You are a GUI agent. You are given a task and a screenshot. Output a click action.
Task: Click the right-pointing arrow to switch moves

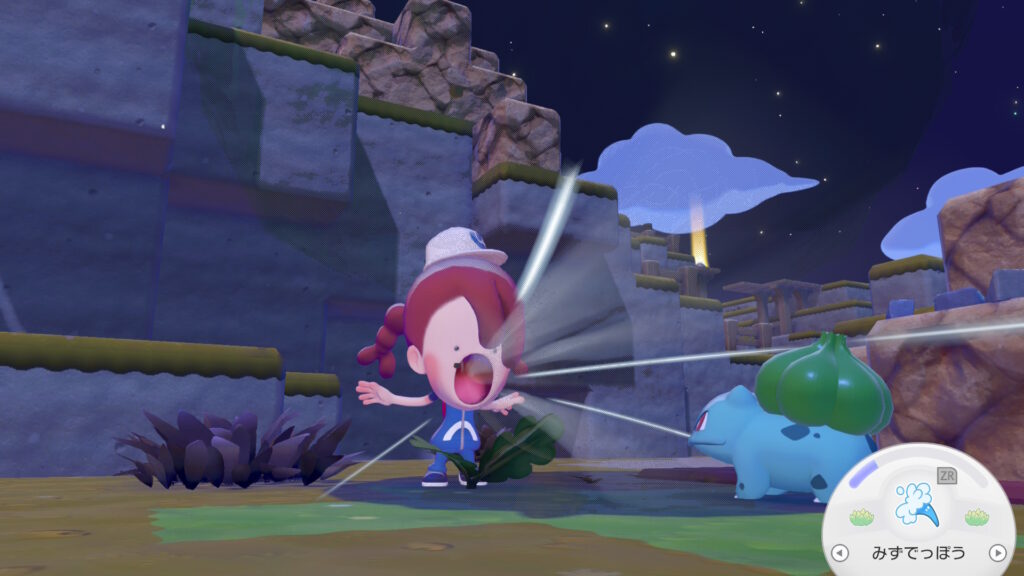click(x=996, y=552)
